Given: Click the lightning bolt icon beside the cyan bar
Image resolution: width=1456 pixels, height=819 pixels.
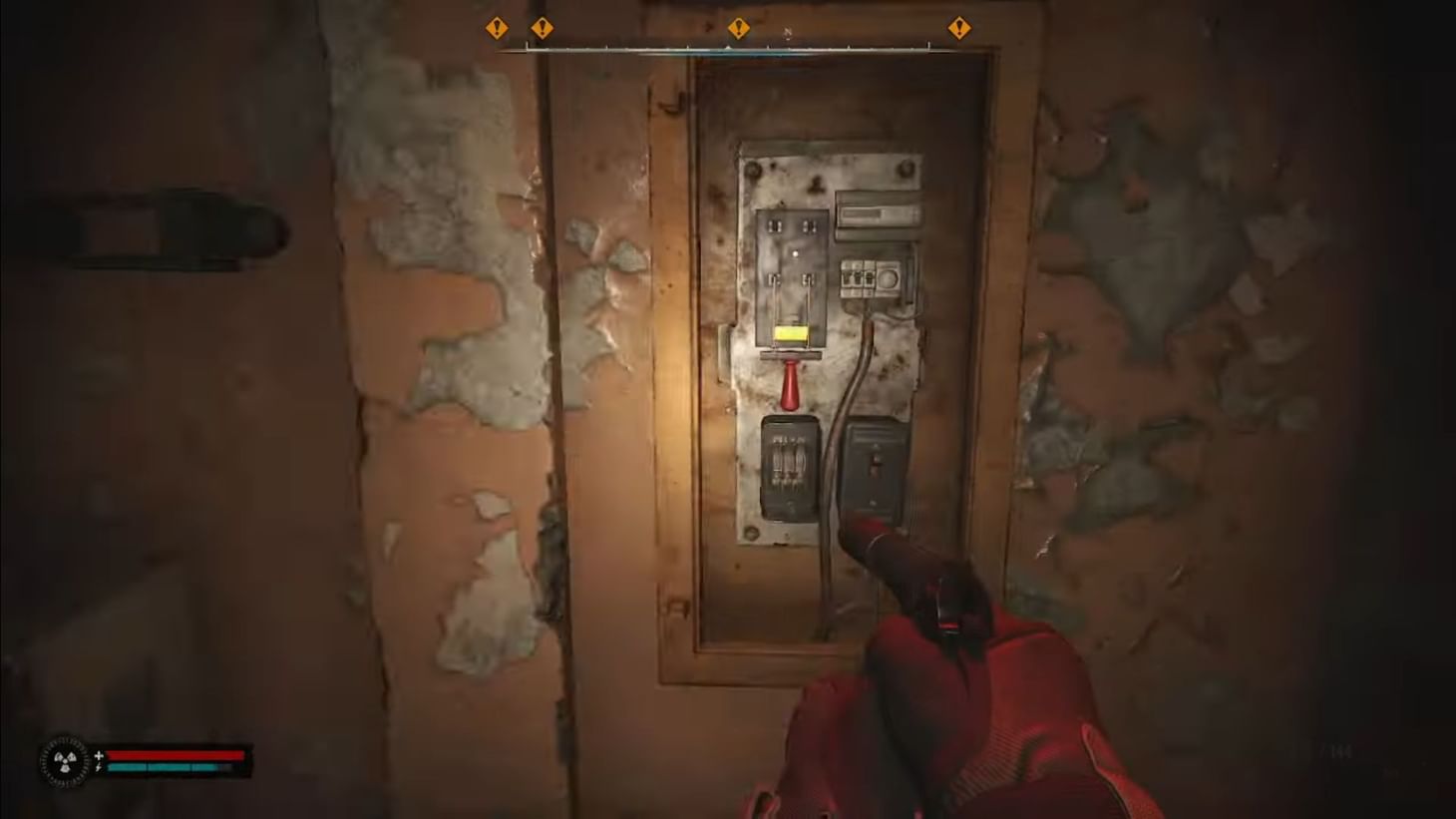Looking at the screenshot, I should pyautogui.click(x=98, y=769).
